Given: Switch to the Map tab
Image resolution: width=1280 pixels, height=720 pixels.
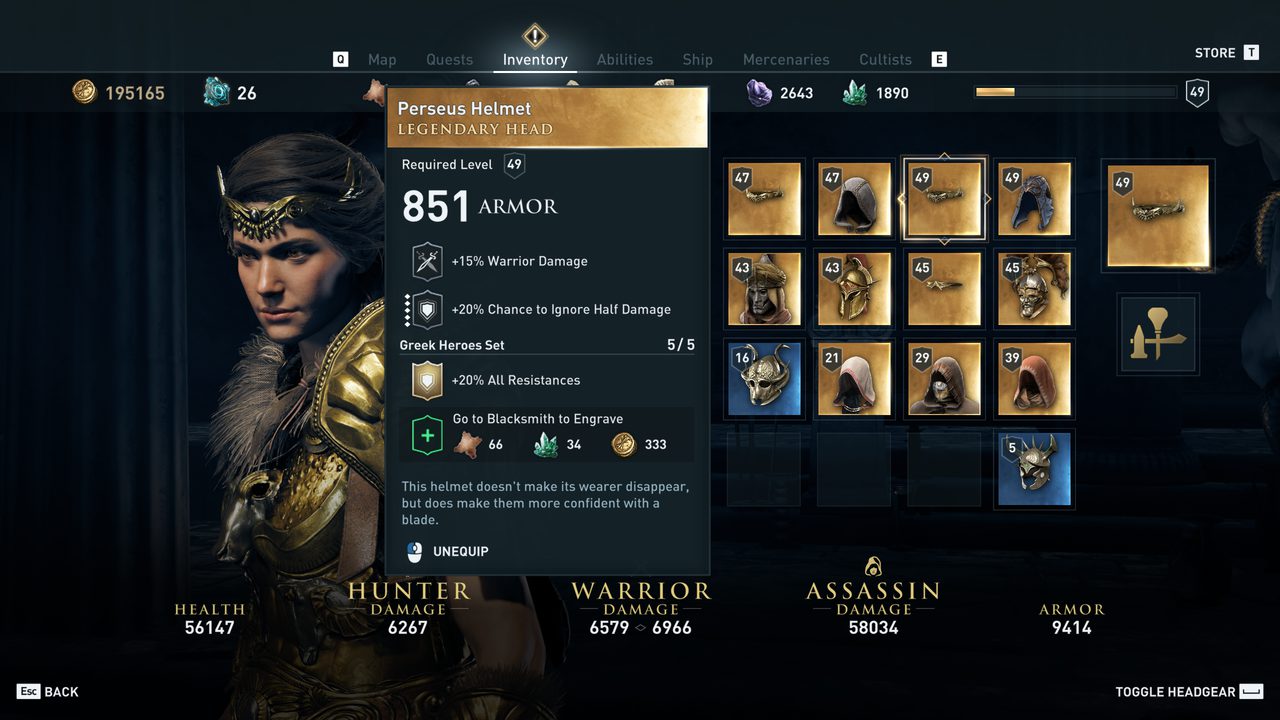Looking at the screenshot, I should click(x=382, y=60).
